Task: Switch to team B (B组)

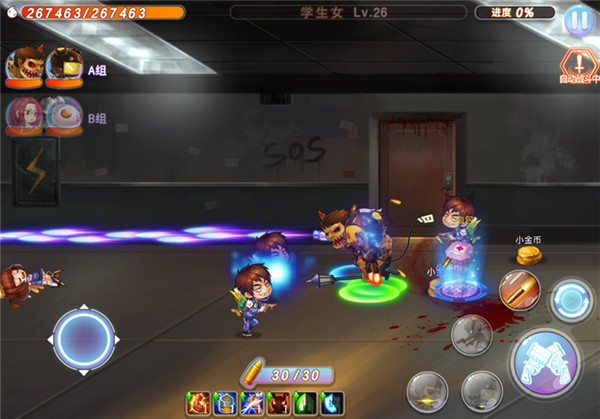Action: pyautogui.click(x=97, y=118)
